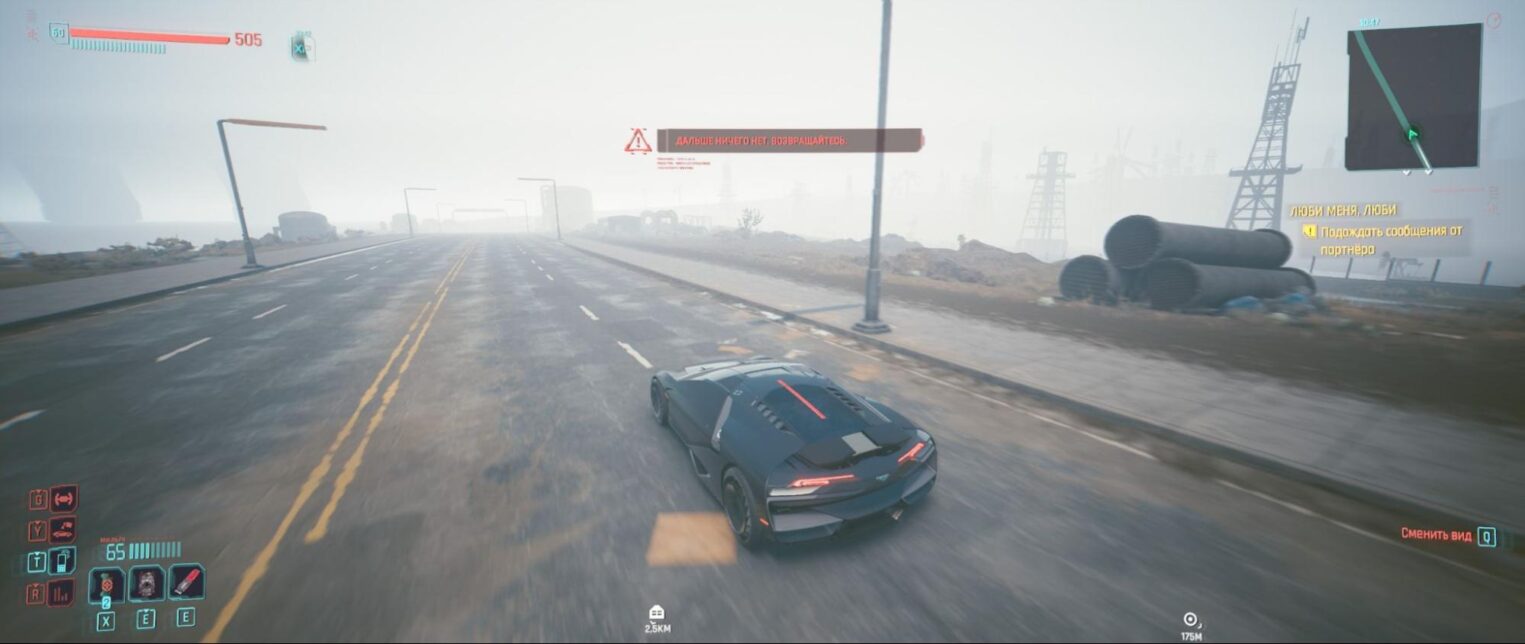Viewport: 1525px width, 644px height.
Task: Click the status effect icon beside health bar
Action: [x=301, y=46]
